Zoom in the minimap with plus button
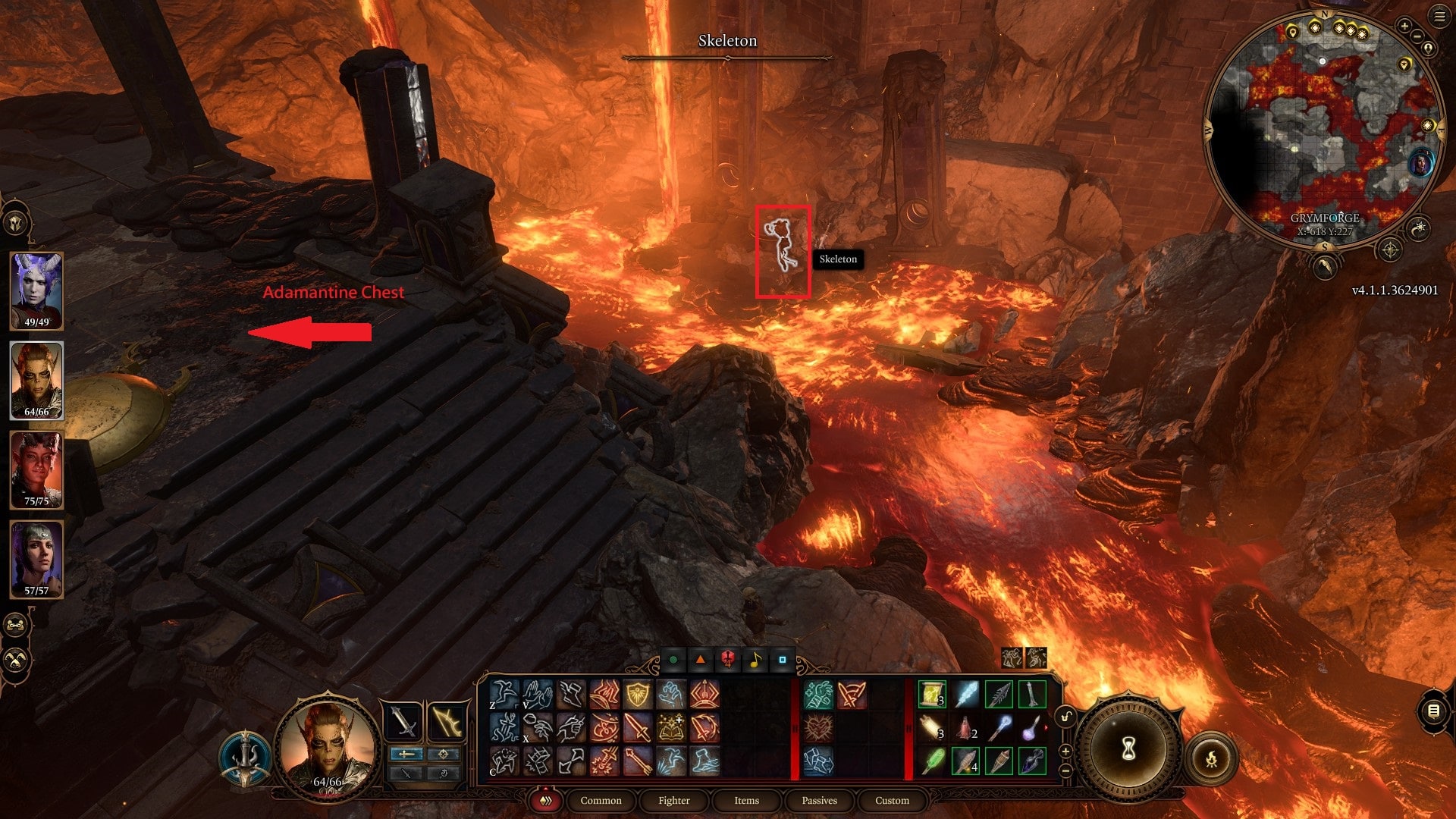The height and width of the screenshot is (819, 1456). [x=1404, y=26]
